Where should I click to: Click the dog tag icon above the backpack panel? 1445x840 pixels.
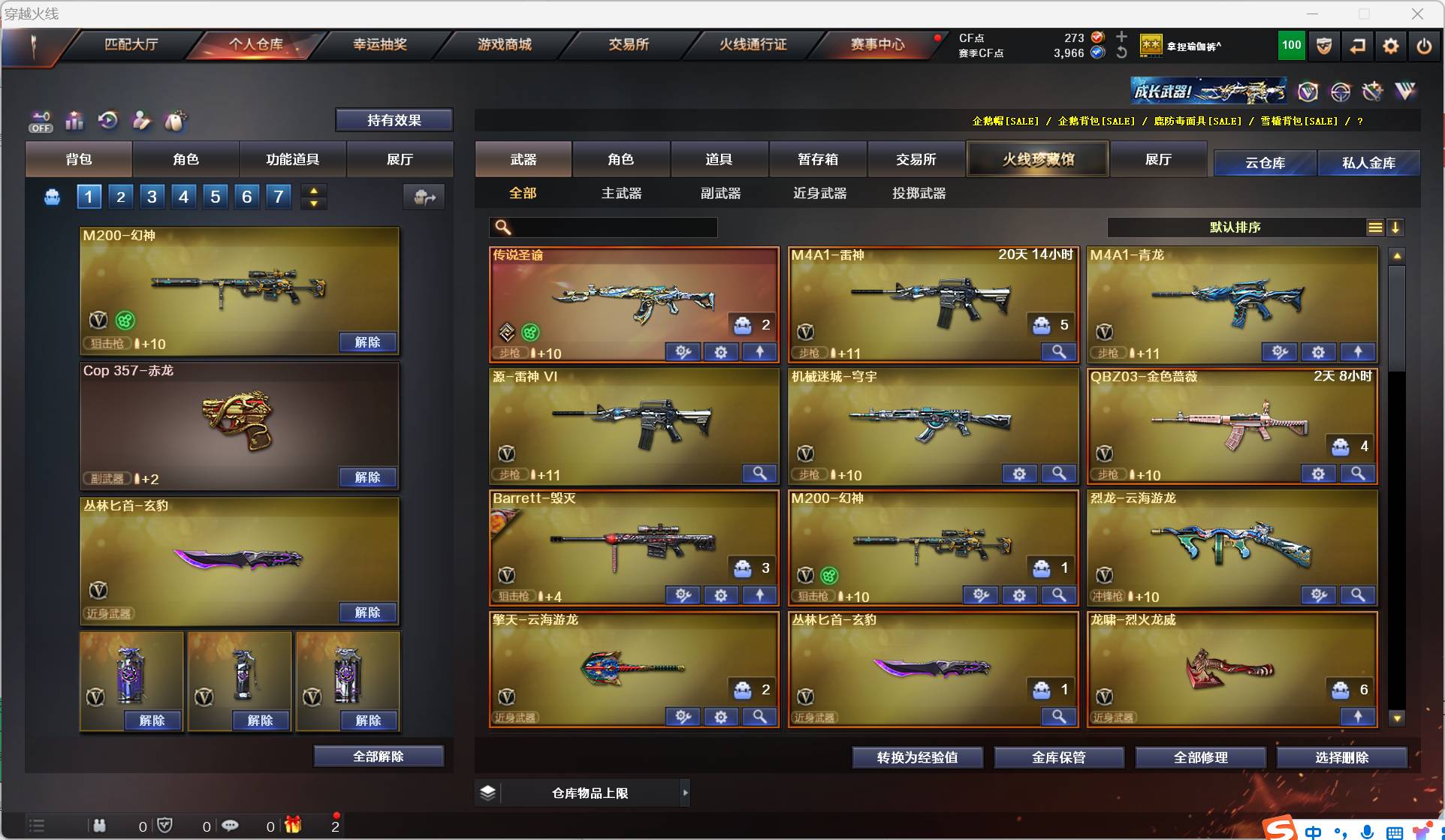point(174,121)
